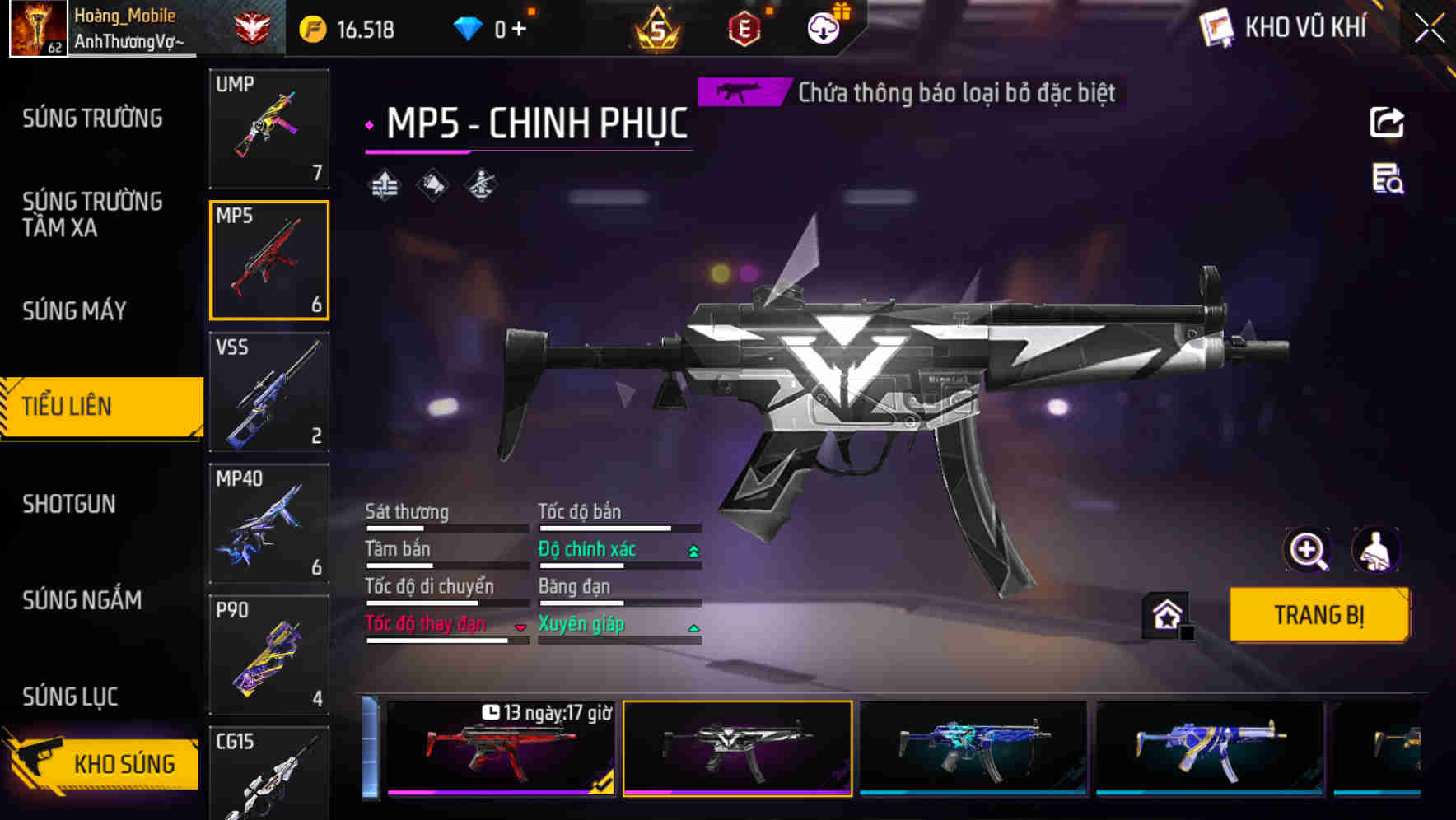Screen dimensions: 1456x820
Task: Close the weapon armory screen
Action: point(1429,29)
